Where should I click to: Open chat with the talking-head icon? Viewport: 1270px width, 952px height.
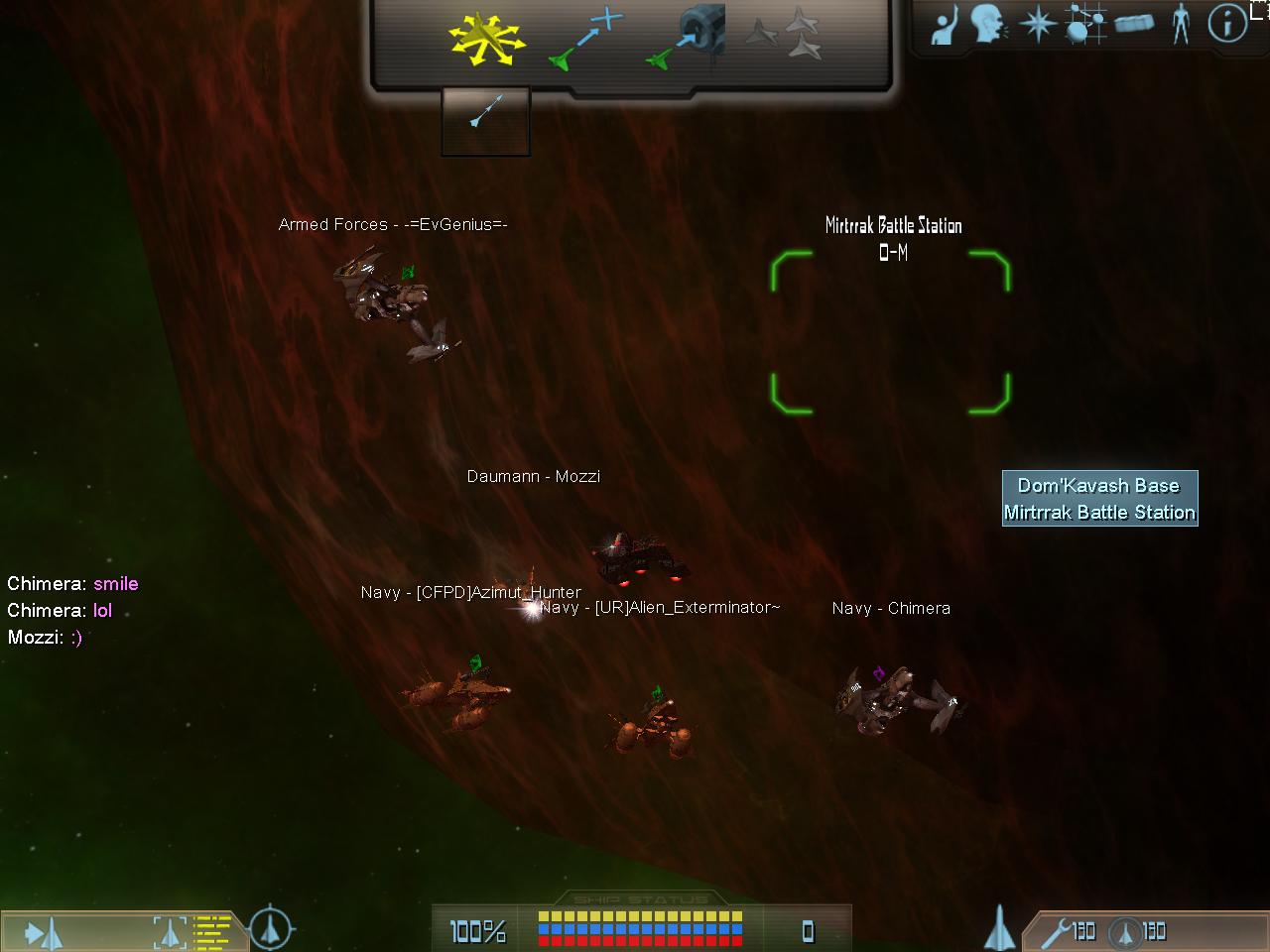988,24
